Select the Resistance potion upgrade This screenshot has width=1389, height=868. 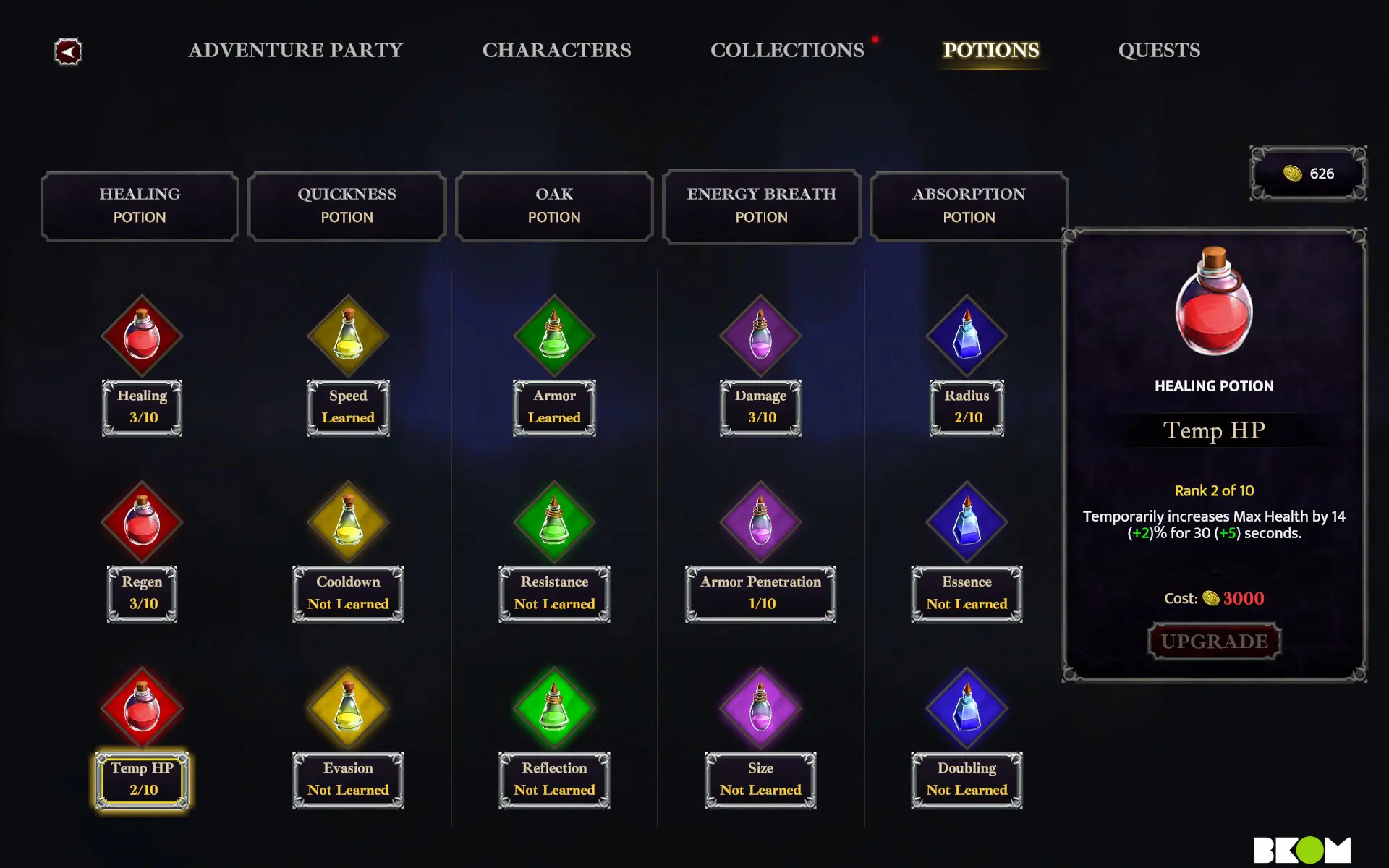554,522
